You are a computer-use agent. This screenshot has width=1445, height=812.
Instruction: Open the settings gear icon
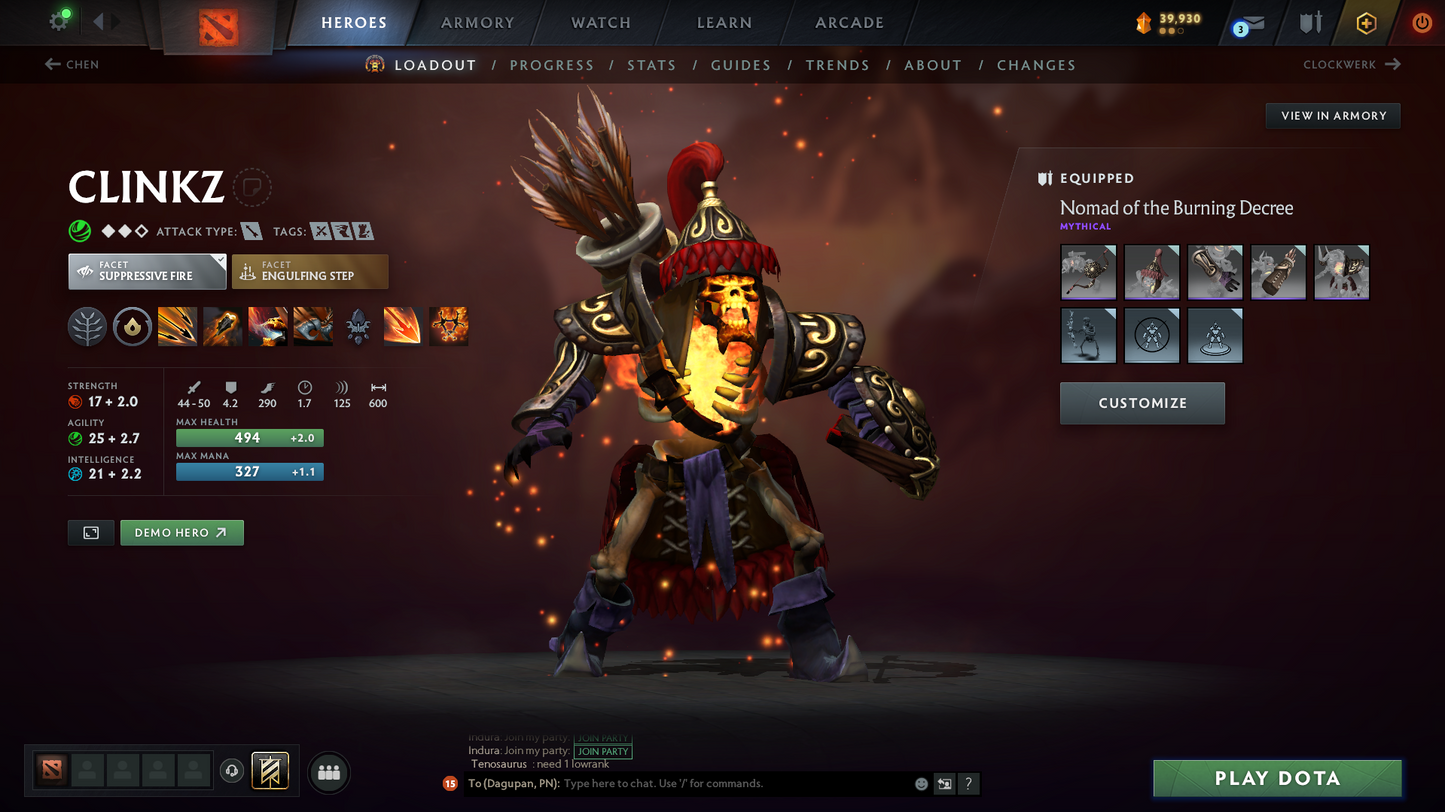click(59, 22)
